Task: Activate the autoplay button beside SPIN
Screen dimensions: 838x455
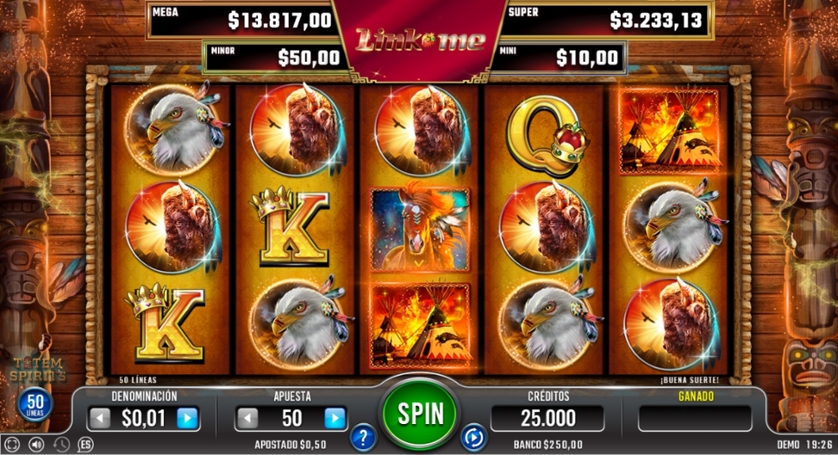Action: (x=473, y=437)
